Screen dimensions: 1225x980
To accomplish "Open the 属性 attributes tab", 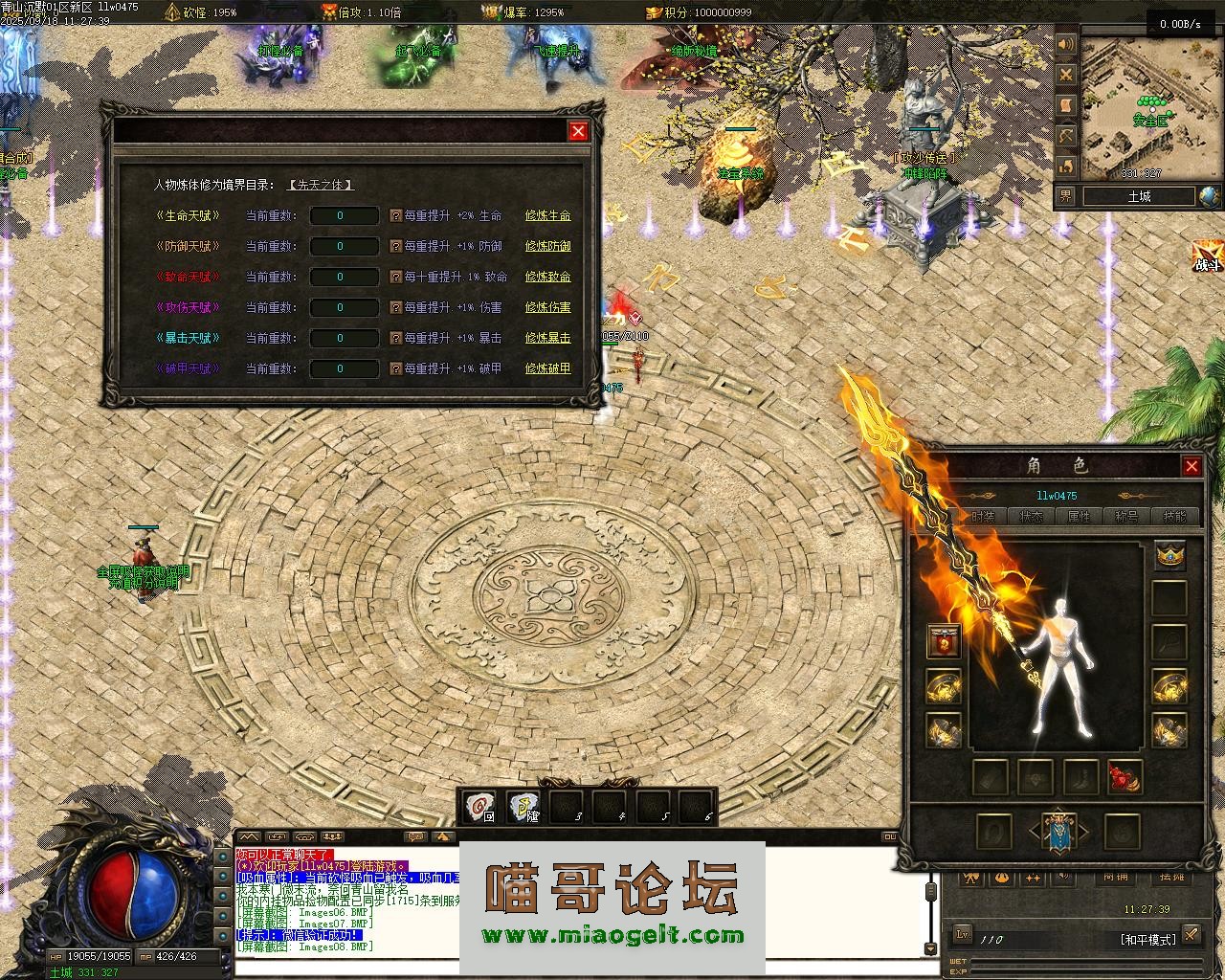I will tap(1079, 517).
